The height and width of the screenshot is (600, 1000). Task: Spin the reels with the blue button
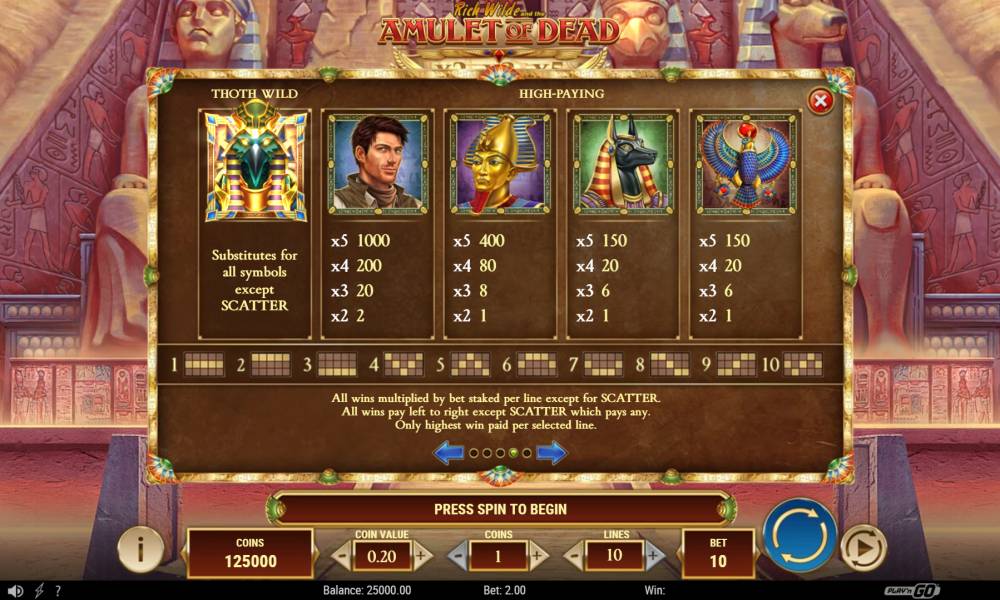tap(799, 534)
